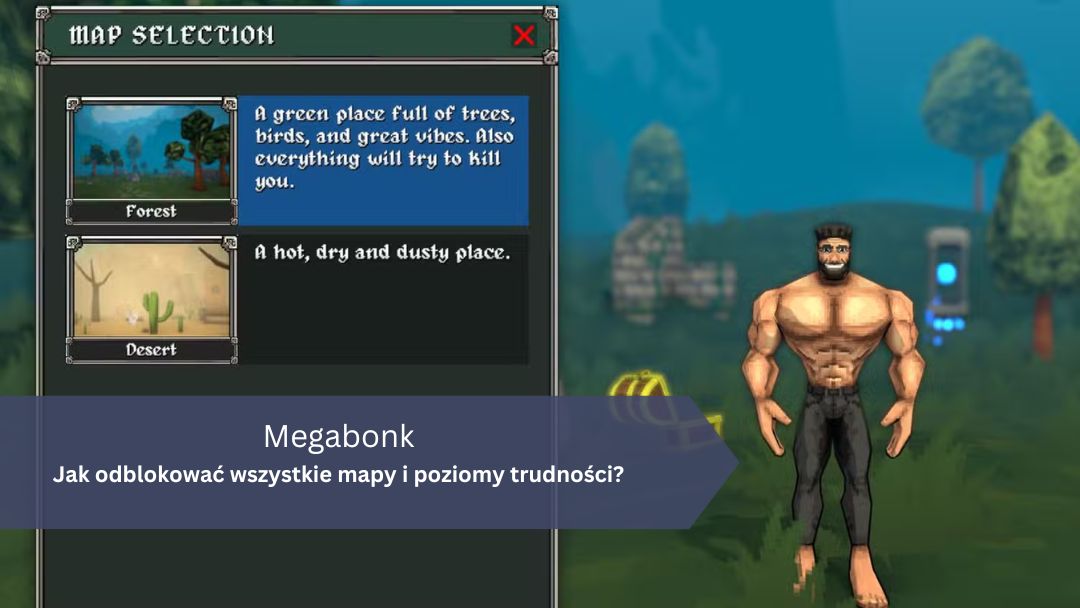Select the Forest map thumbnail
1080x608 pixels.
(151, 160)
